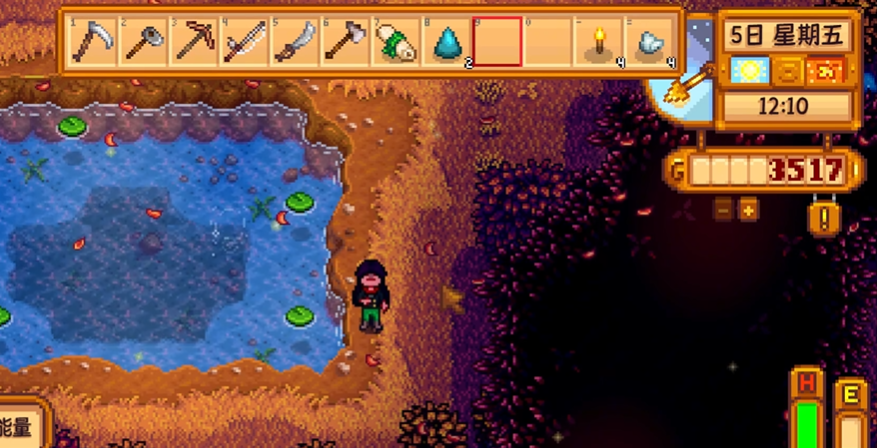877x448 pixels.
Task: Open the journal exclamation mark icon
Action: click(x=824, y=217)
